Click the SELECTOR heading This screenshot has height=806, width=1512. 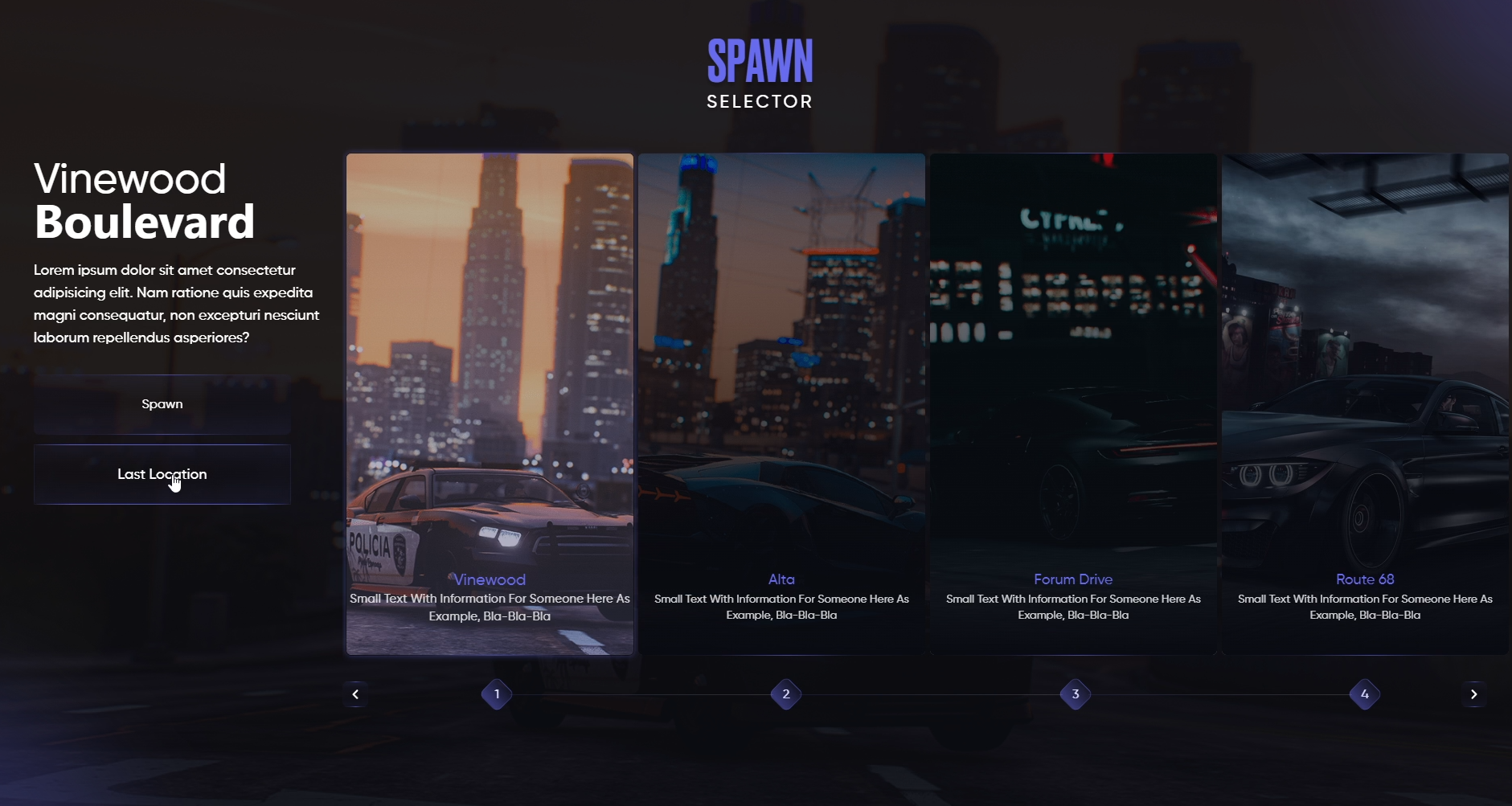tap(759, 101)
